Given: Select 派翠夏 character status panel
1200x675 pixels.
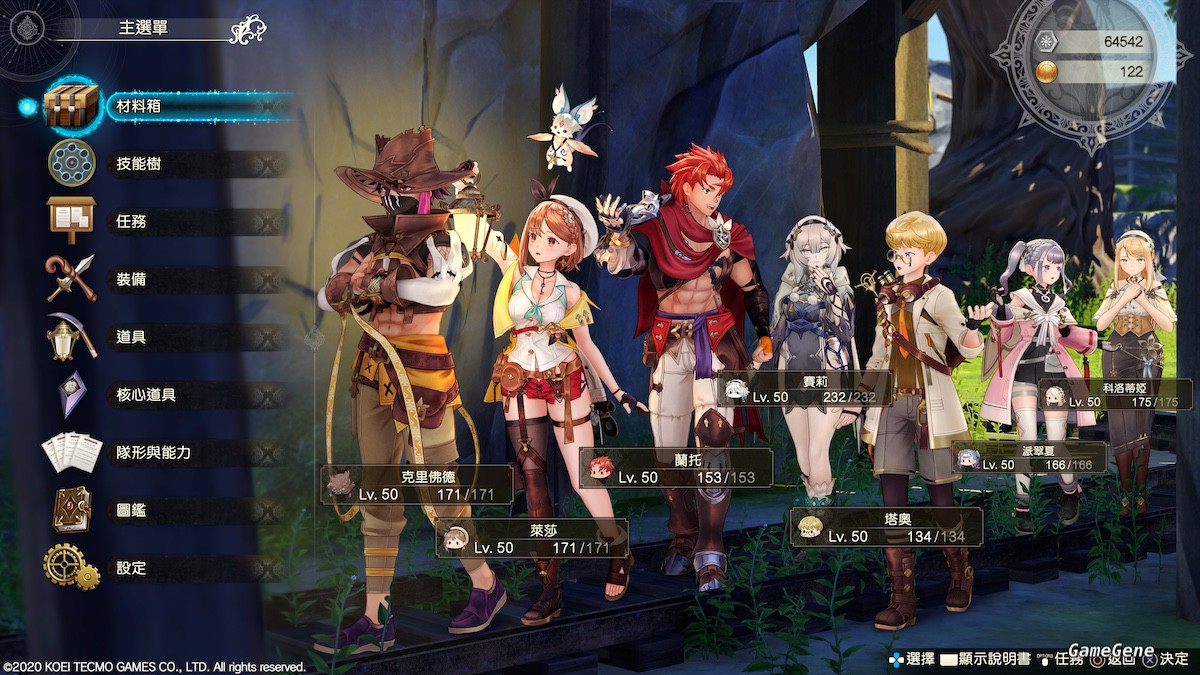Looking at the screenshot, I should pos(1029,457).
